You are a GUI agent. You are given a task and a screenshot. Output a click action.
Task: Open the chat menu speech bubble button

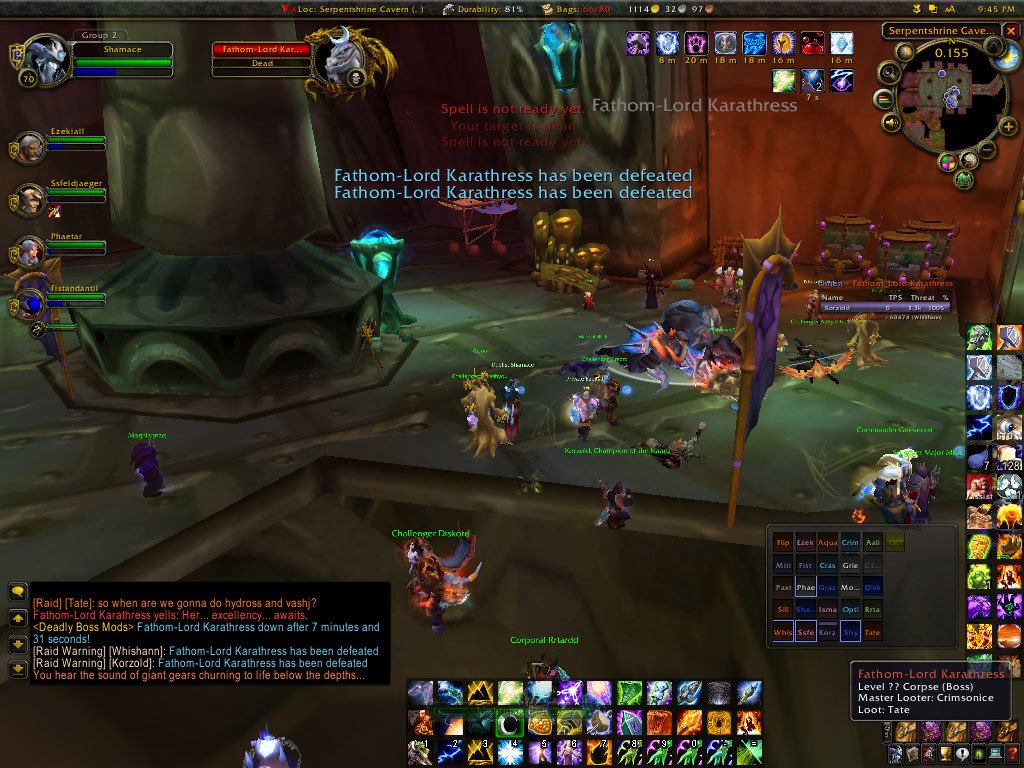point(17,592)
